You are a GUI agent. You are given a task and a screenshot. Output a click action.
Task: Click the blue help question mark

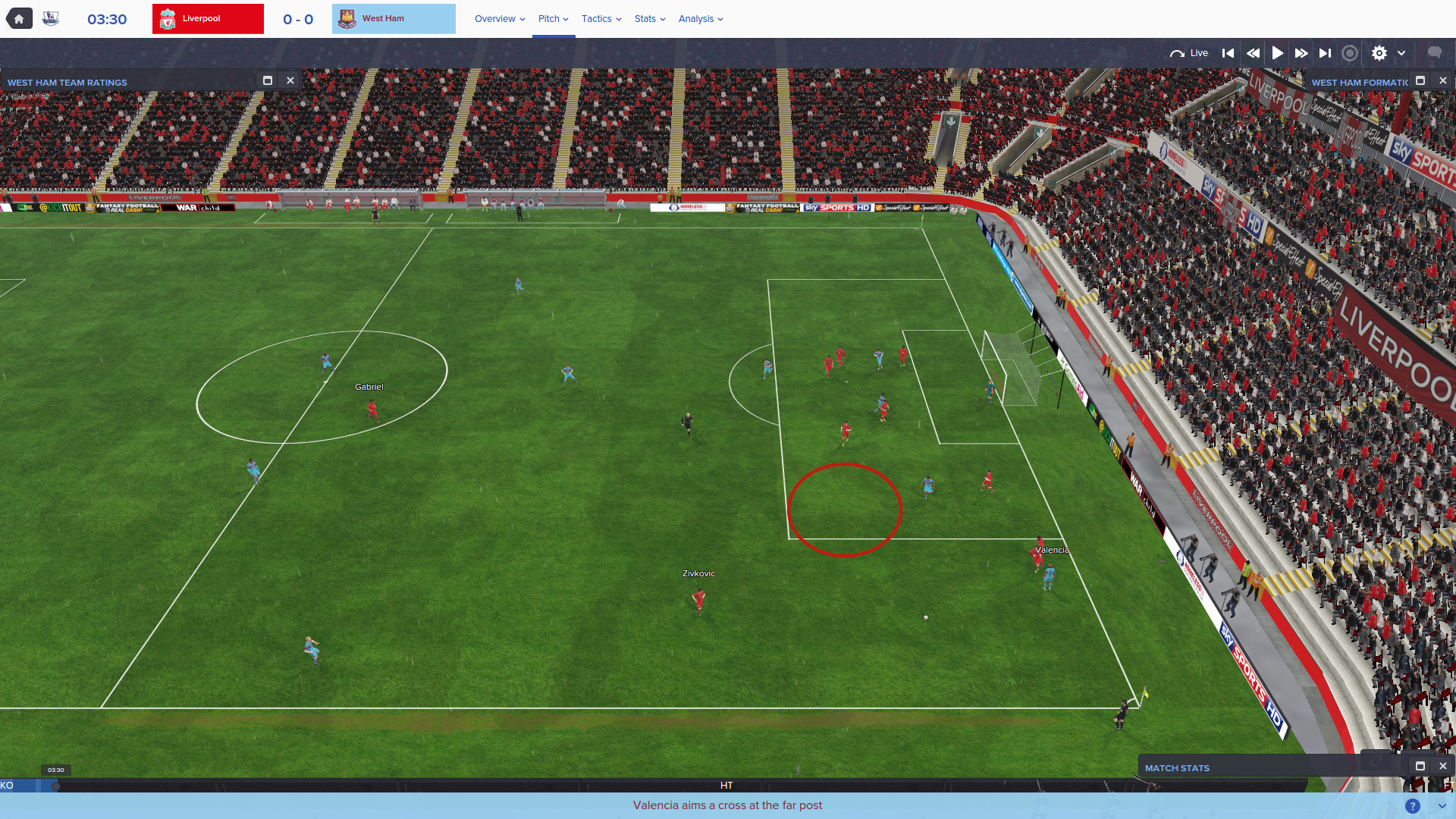point(1412,806)
